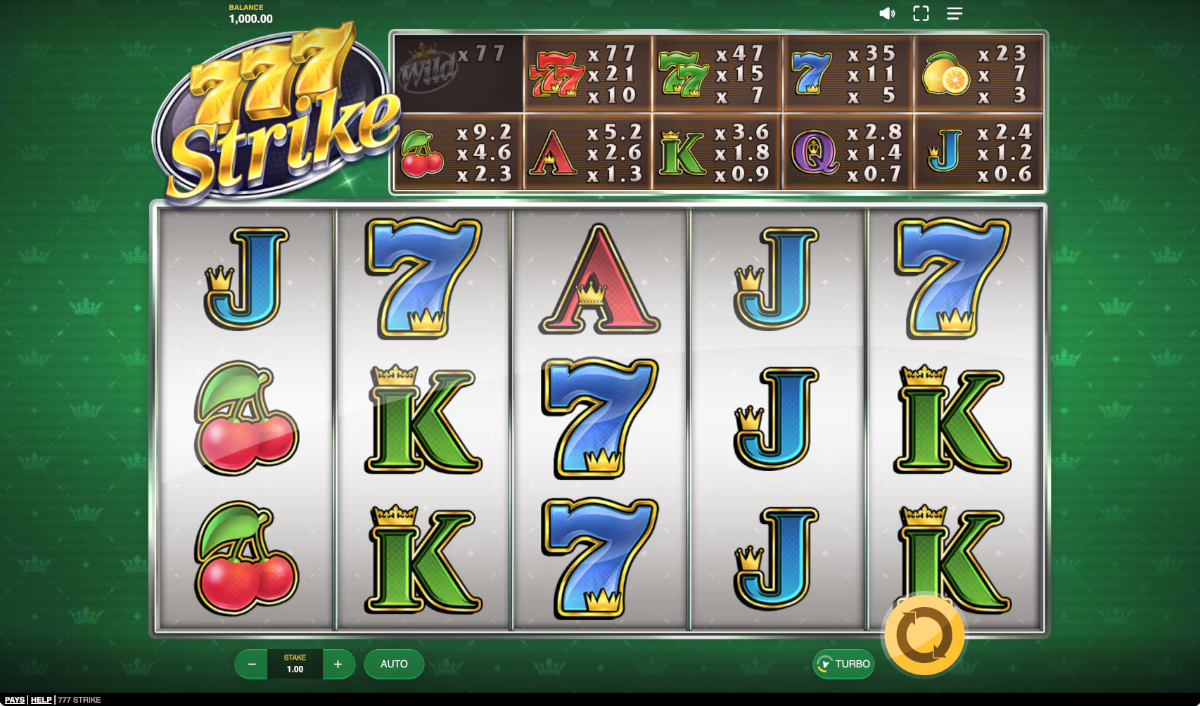Increase the stake with the plus button

[x=338, y=664]
